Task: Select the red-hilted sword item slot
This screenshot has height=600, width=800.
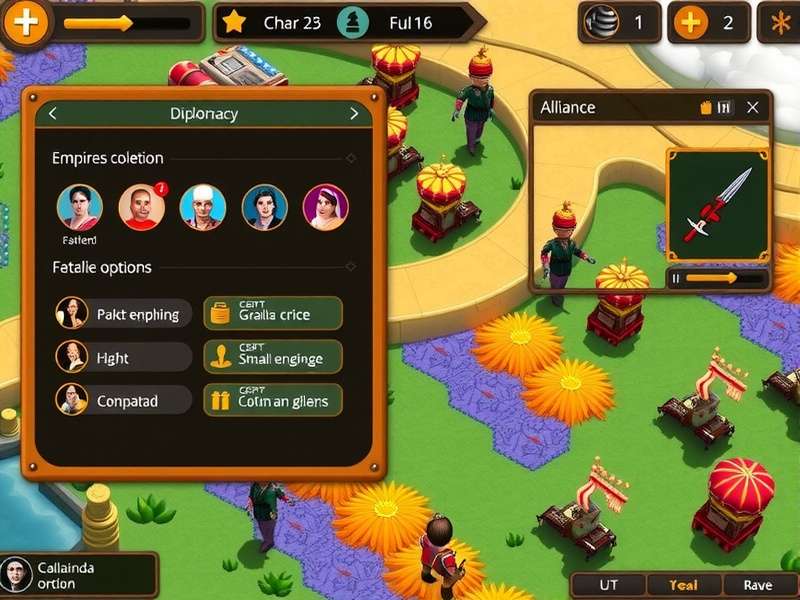Action: point(718,205)
